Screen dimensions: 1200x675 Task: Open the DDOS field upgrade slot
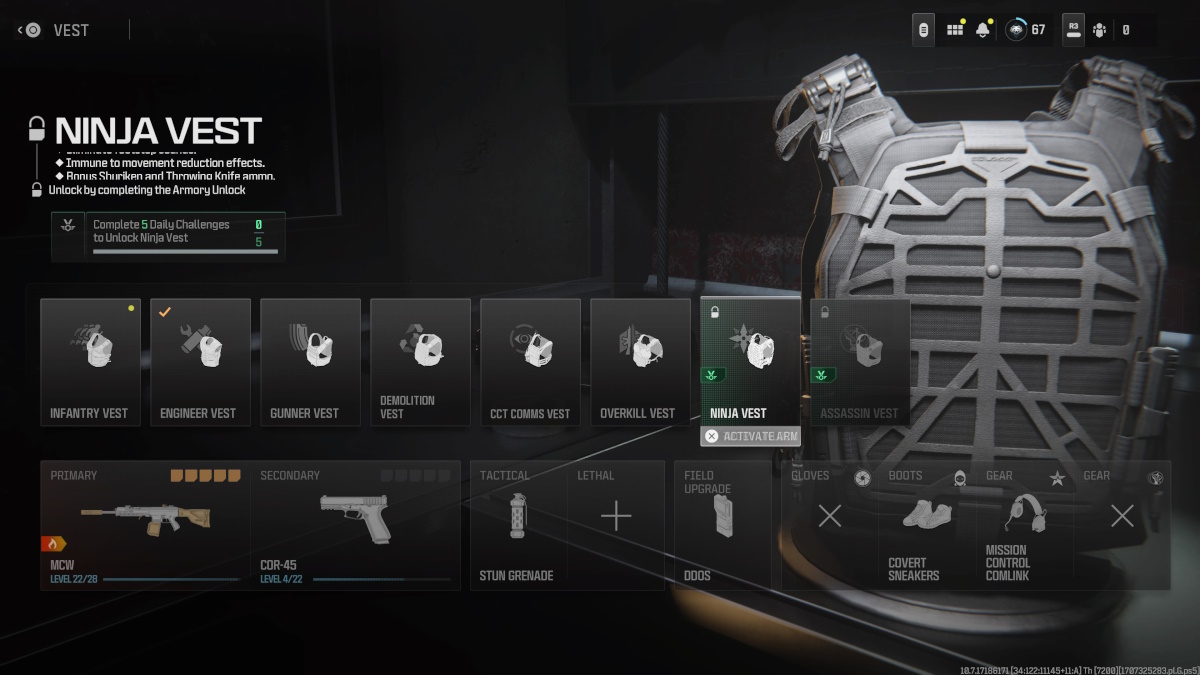pyautogui.click(x=722, y=525)
